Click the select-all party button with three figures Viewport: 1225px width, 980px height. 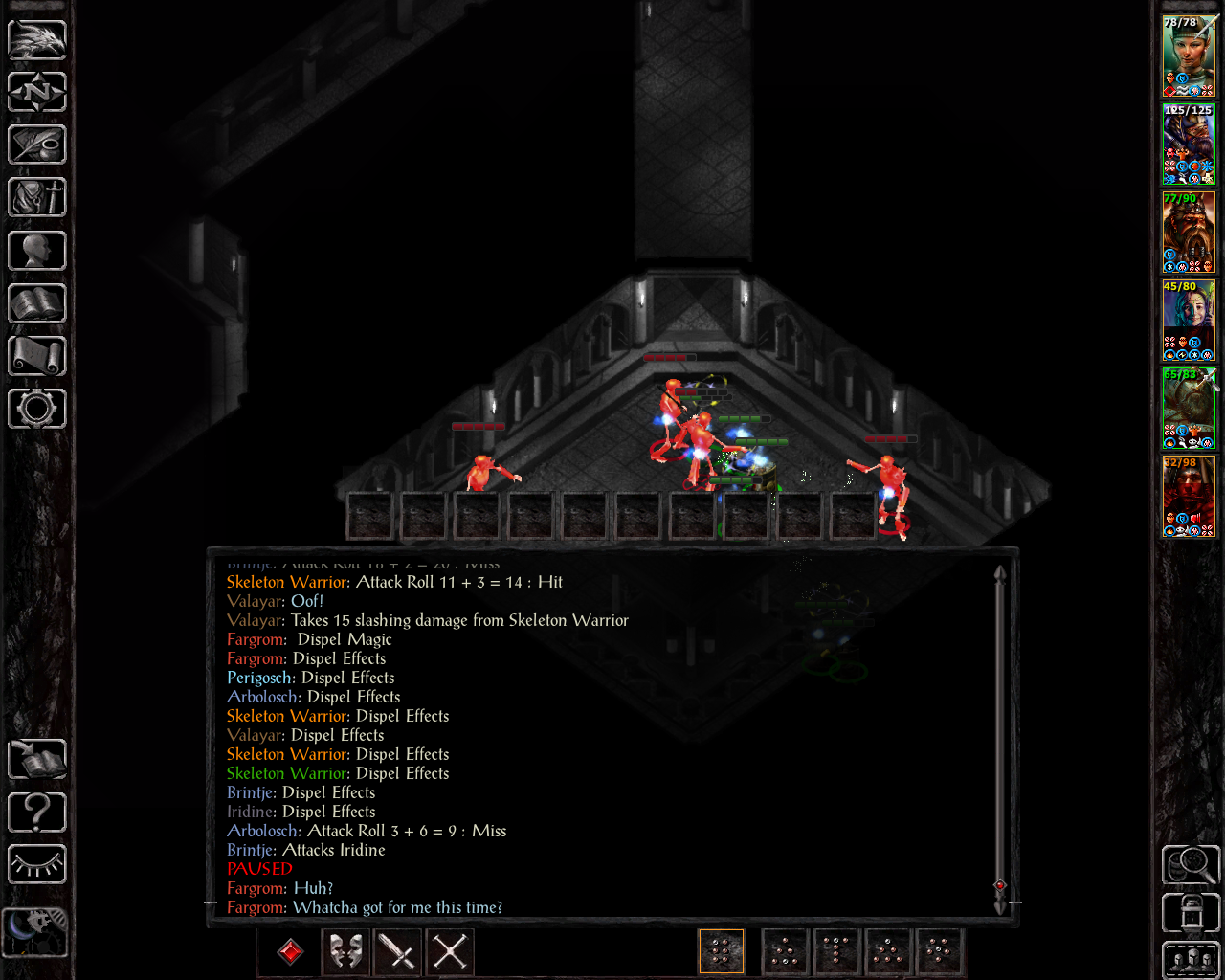pos(1191,961)
